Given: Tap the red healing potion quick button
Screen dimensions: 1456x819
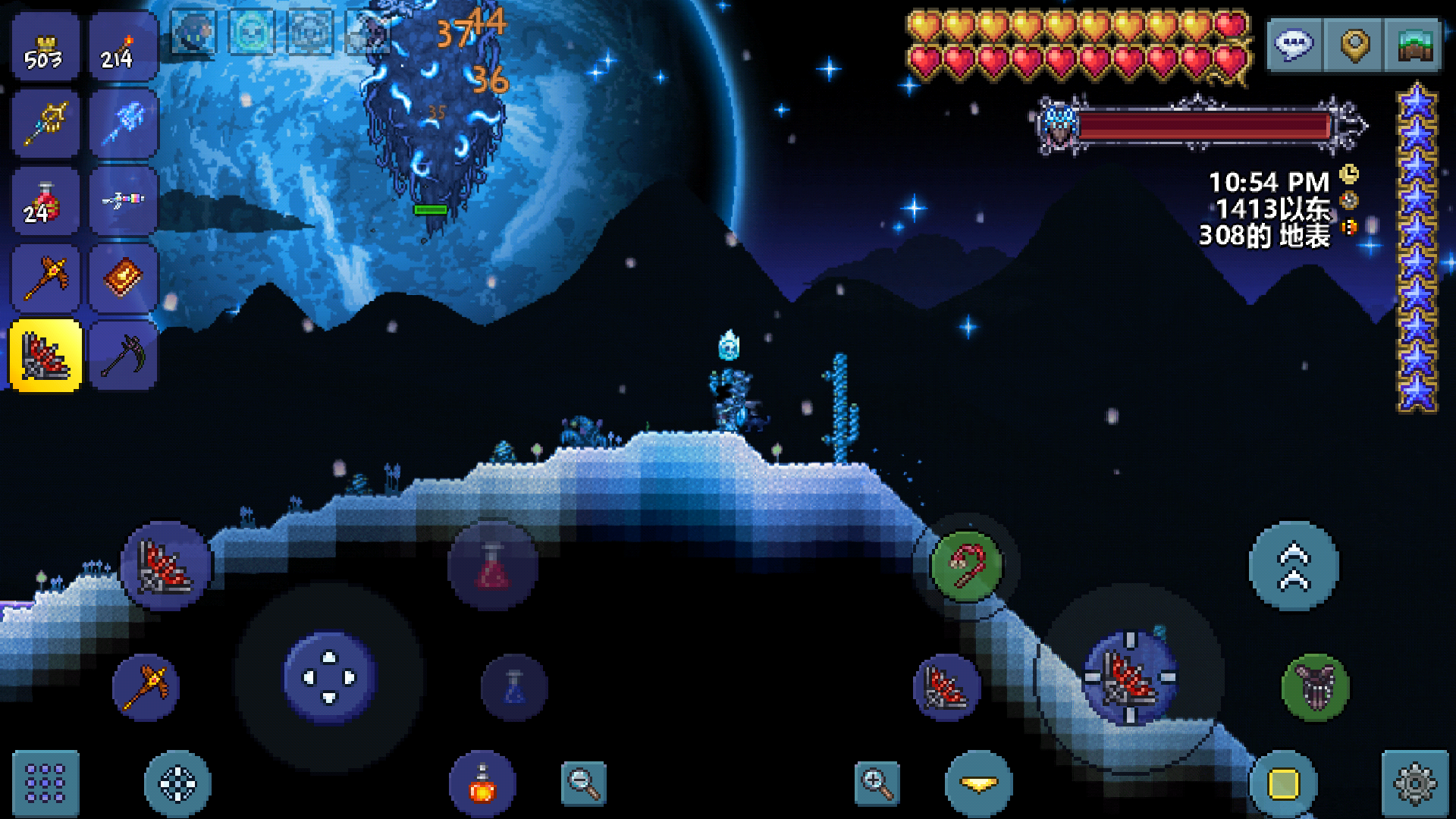Looking at the screenshot, I should (x=493, y=566).
